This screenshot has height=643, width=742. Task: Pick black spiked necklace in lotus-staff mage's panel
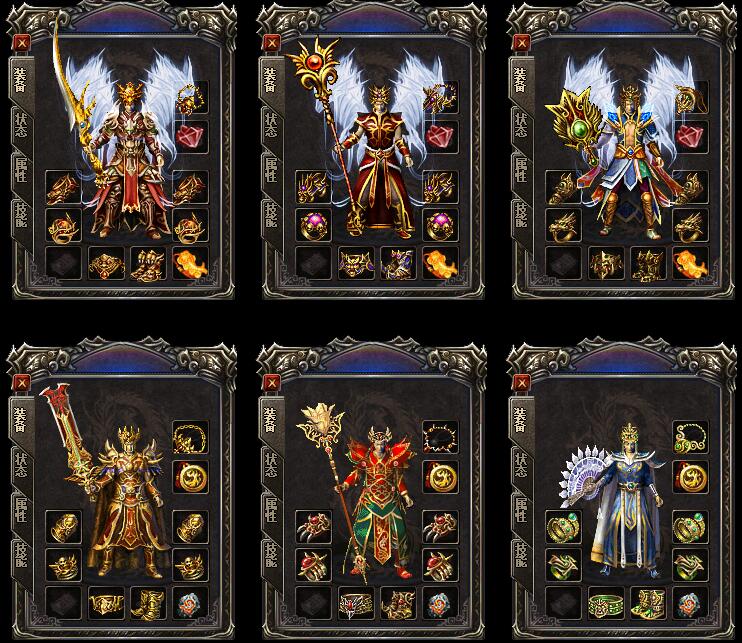pos(439,437)
